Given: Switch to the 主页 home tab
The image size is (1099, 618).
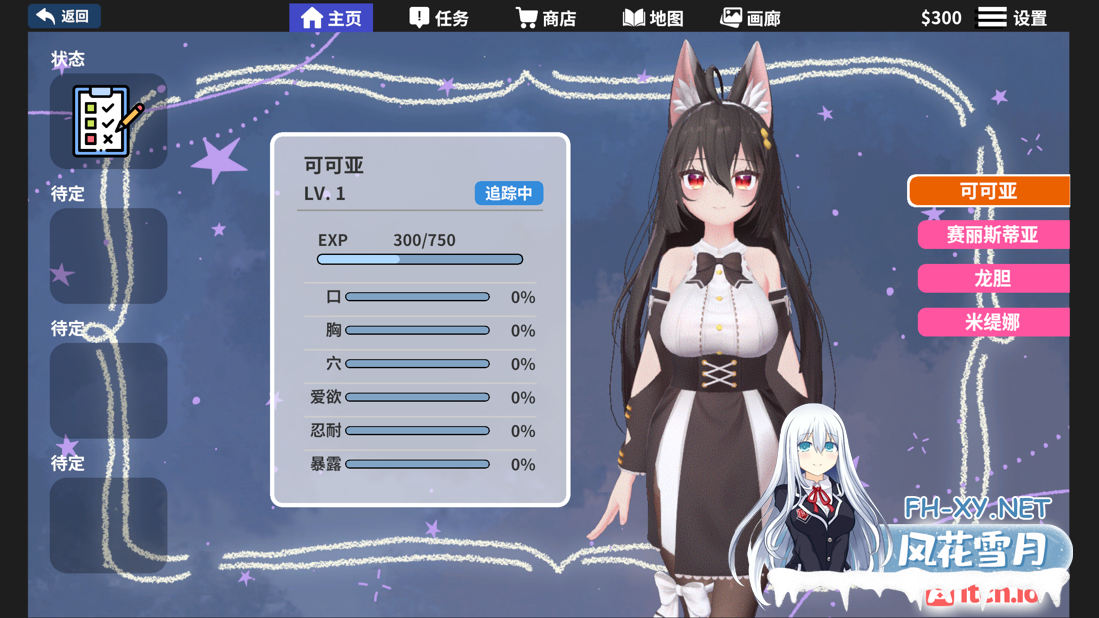Looking at the screenshot, I should click(331, 18).
